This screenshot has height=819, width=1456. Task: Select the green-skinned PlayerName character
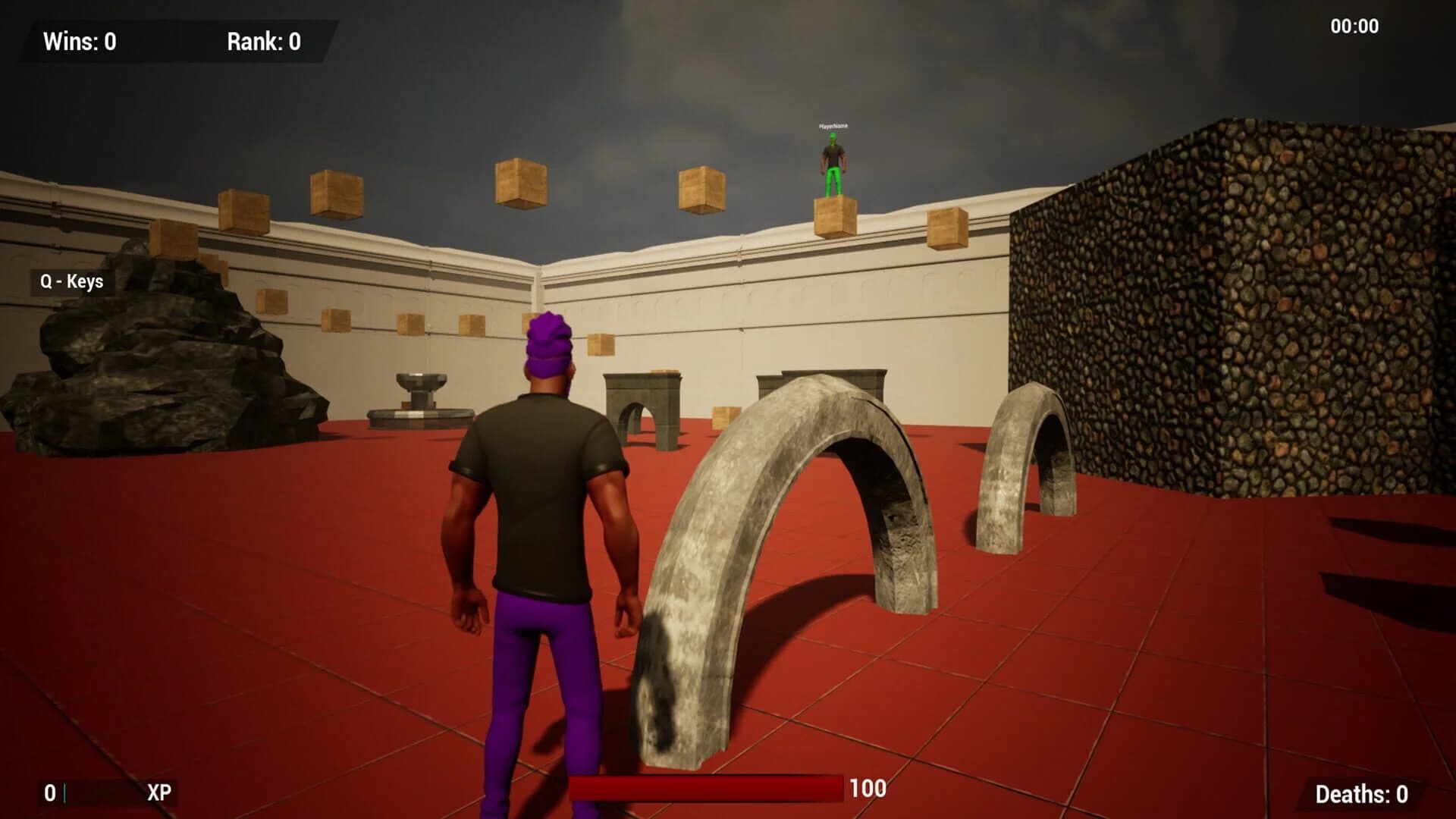click(x=832, y=159)
